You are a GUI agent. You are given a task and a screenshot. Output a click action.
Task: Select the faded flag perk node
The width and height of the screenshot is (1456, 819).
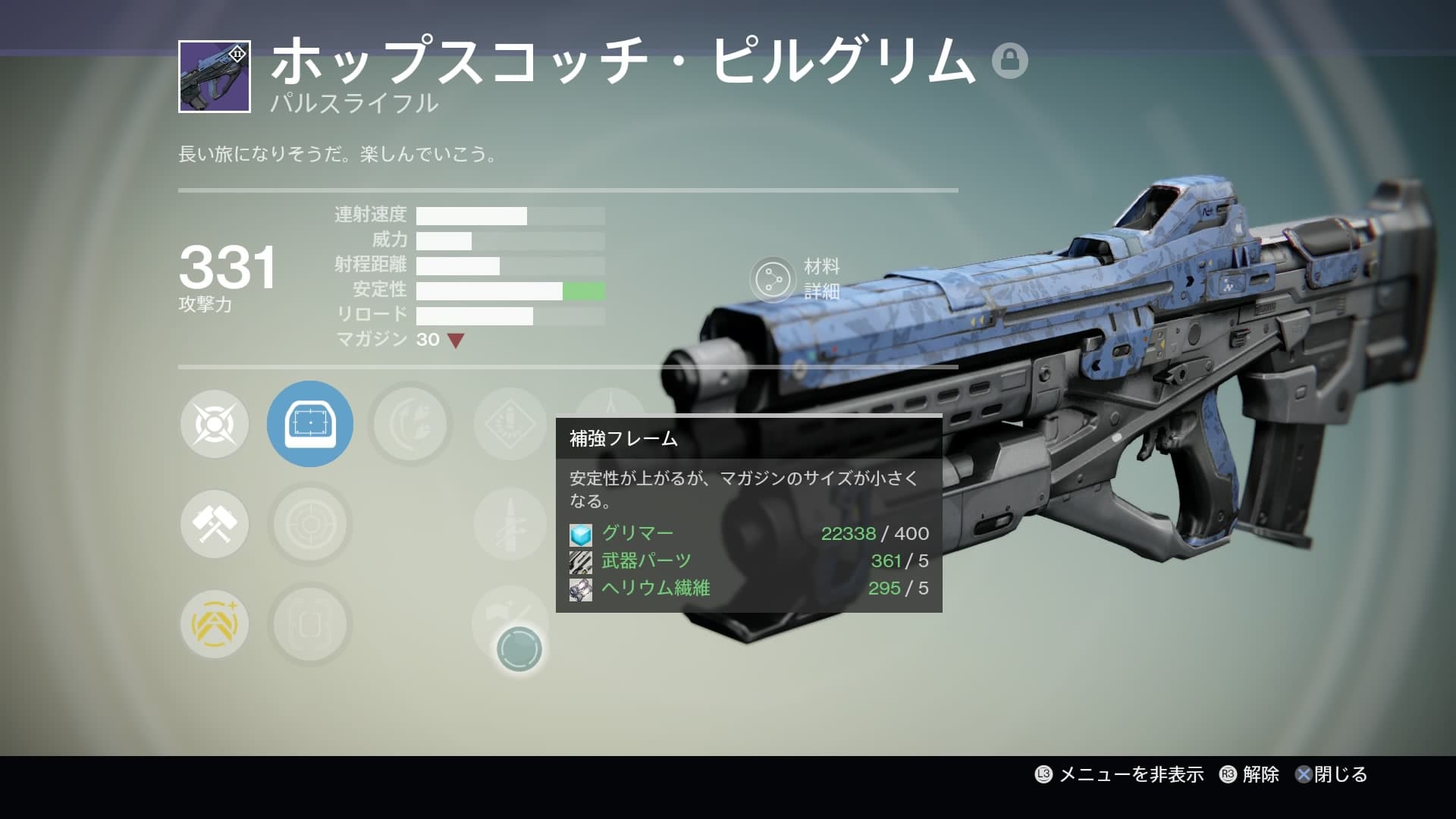510,616
